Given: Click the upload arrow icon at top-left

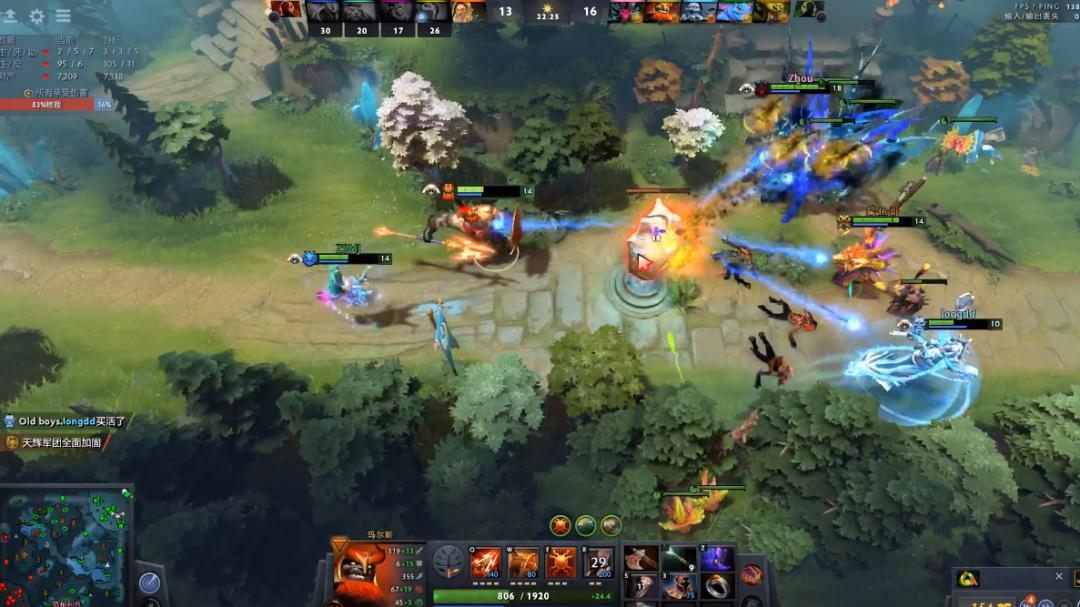Looking at the screenshot, I should coord(10,16).
